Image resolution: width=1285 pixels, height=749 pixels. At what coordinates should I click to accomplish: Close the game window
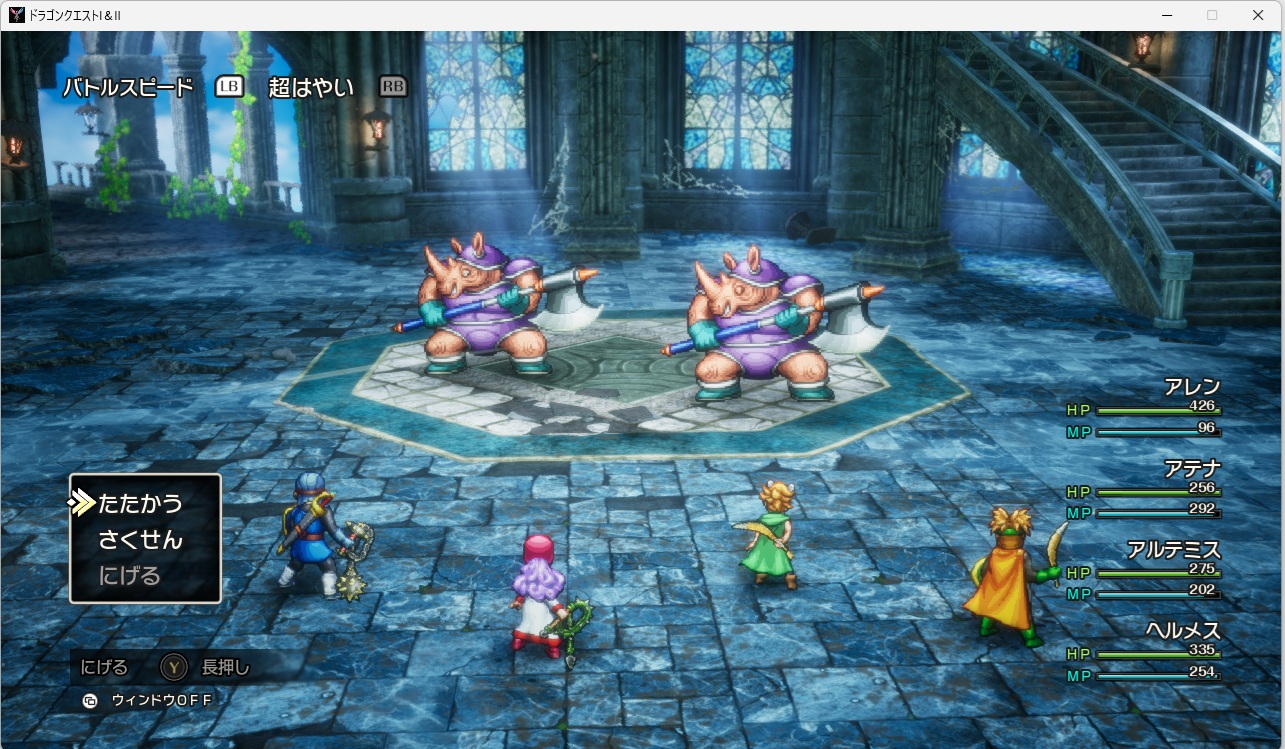[x=1258, y=15]
